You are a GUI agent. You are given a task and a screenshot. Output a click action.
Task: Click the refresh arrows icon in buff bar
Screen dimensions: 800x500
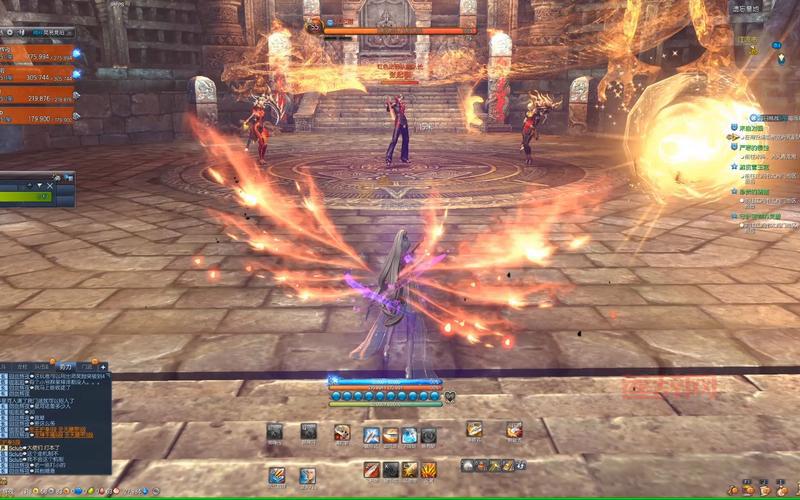(522, 465)
